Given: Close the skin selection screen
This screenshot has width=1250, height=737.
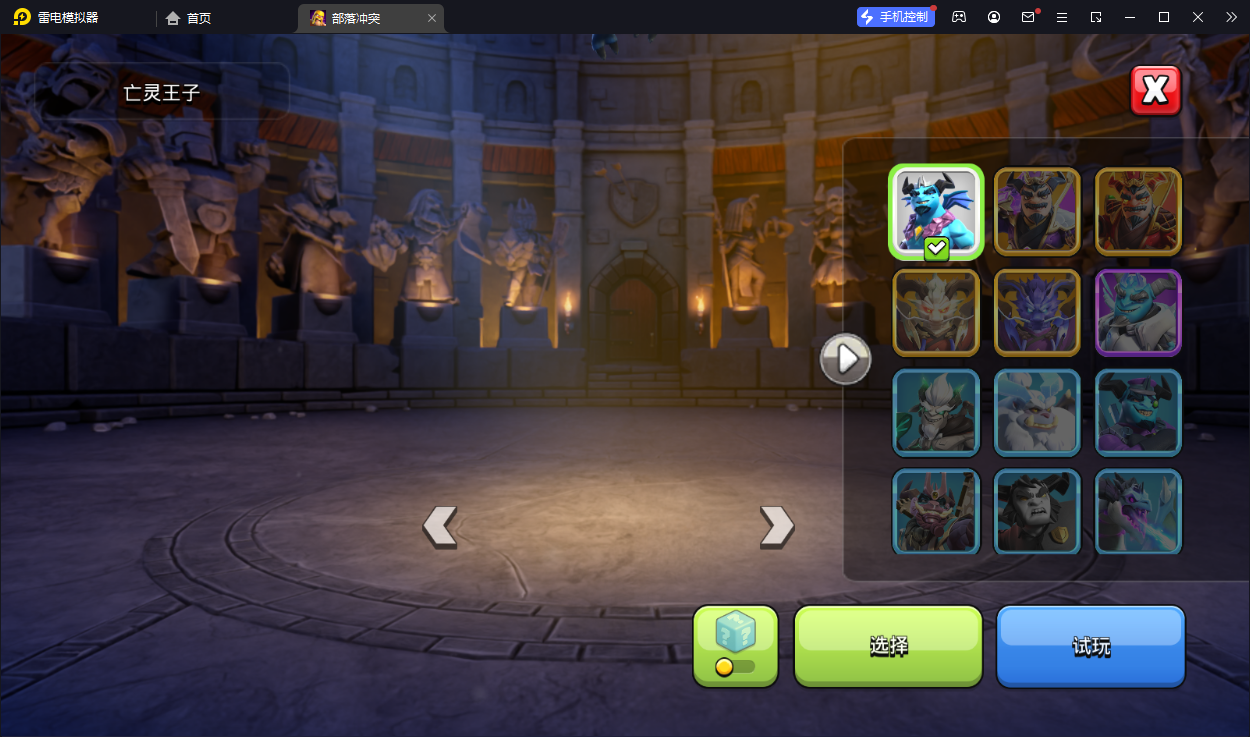Looking at the screenshot, I should pos(1155,91).
